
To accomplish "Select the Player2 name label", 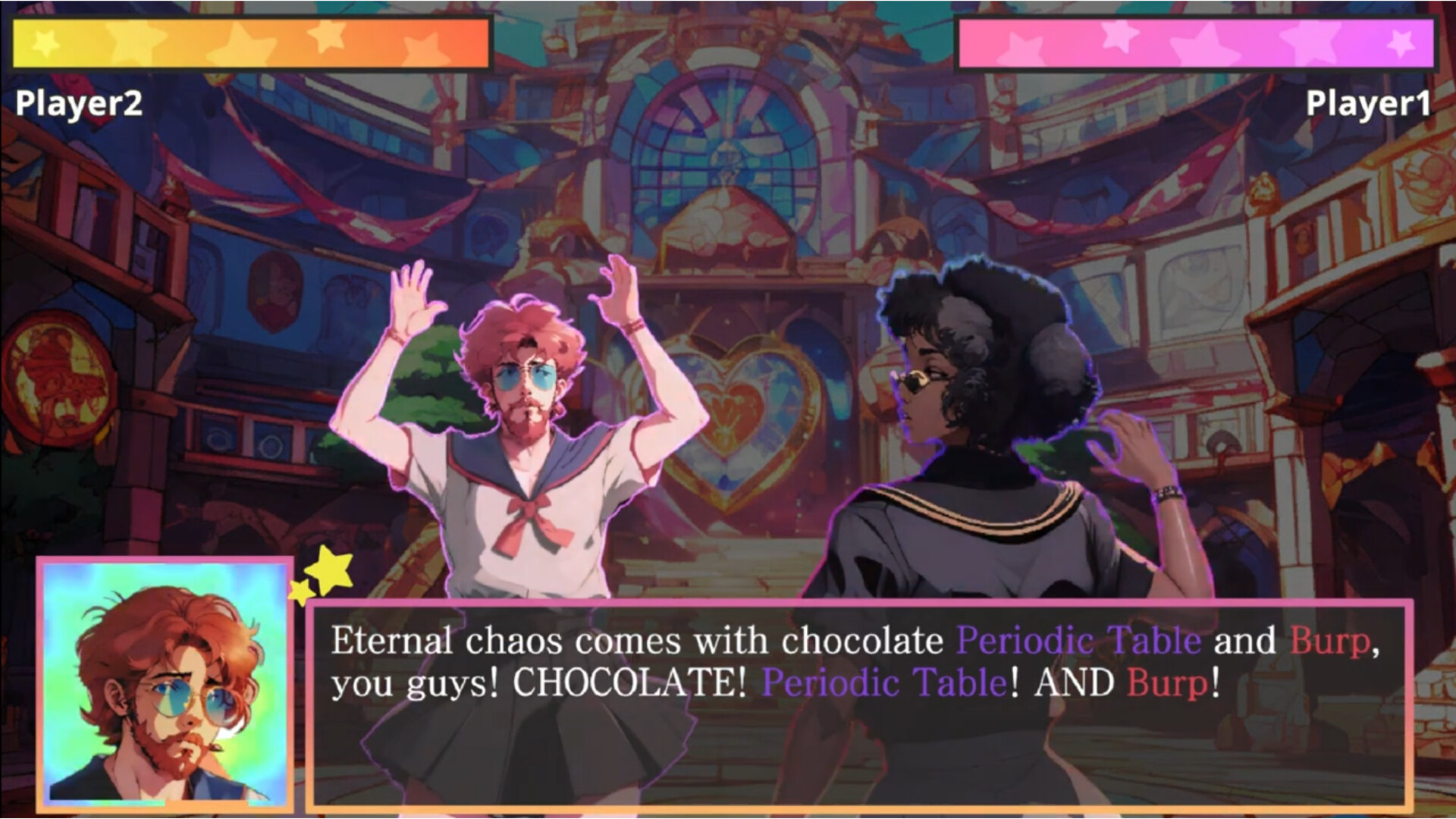I will point(78,102).
